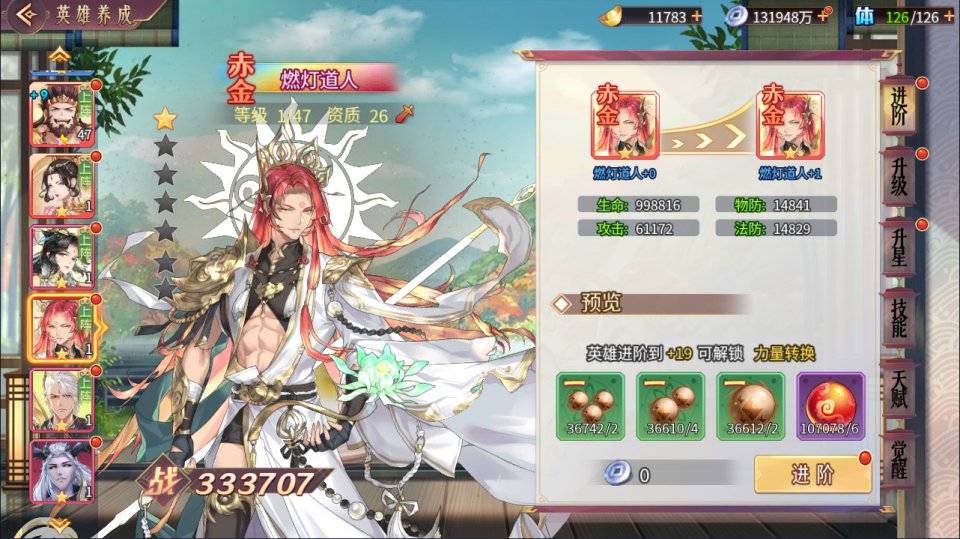Refill stamina with the 体 plus button
Viewport: 960px width, 539px height.
click(x=948, y=16)
